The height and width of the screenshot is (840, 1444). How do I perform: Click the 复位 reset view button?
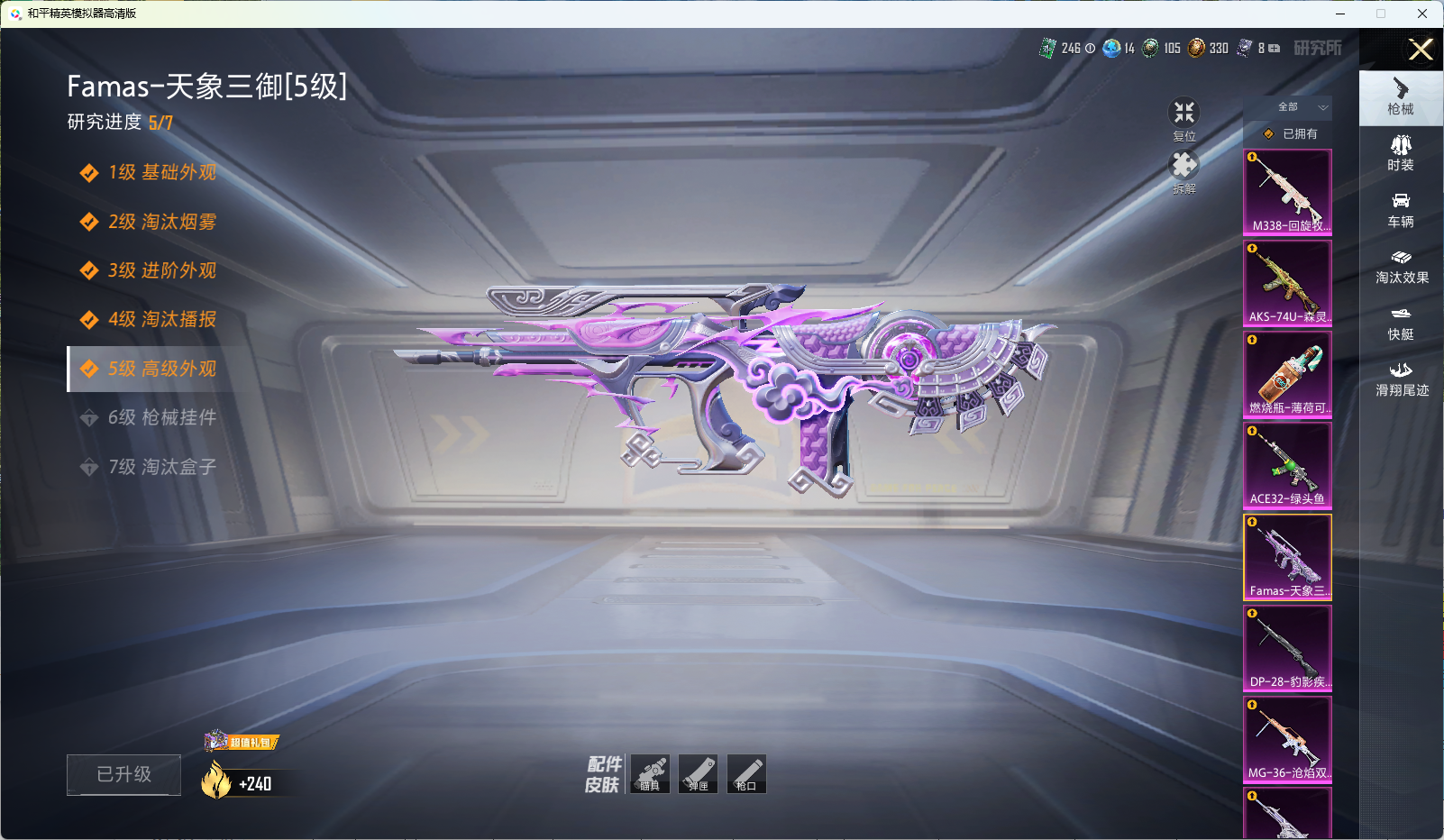click(1184, 115)
